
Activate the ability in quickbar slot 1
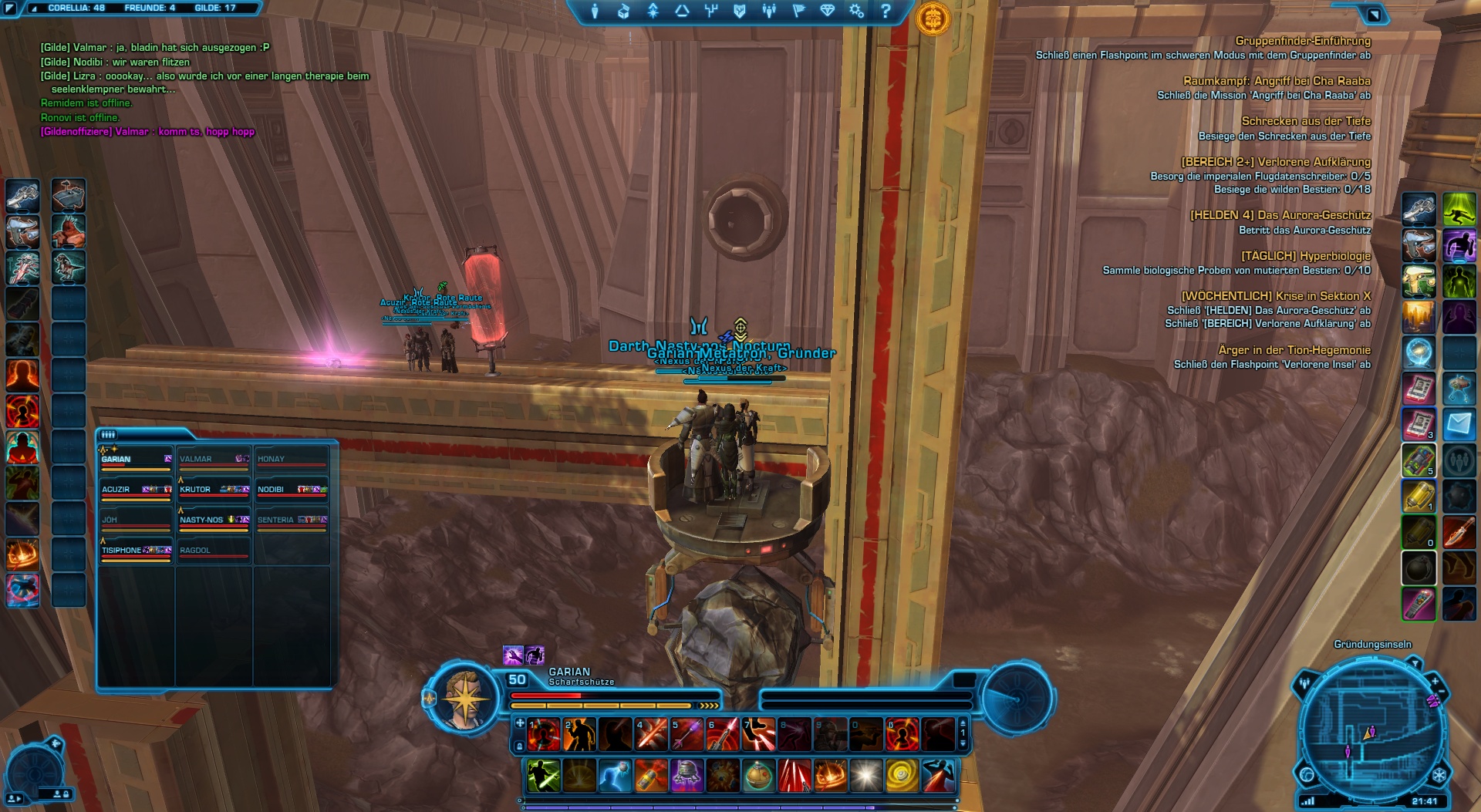pyautogui.click(x=544, y=735)
